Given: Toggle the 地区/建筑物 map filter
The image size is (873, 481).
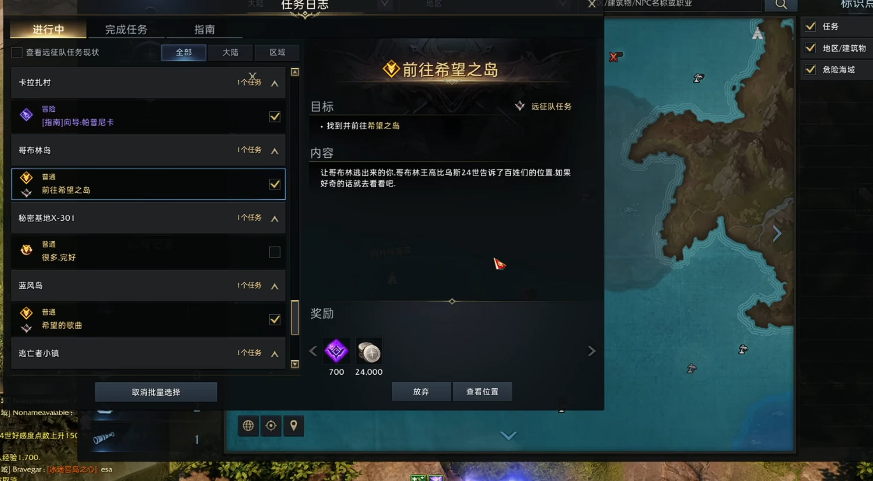Looking at the screenshot, I should pyautogui.click(x=811, y=47).
